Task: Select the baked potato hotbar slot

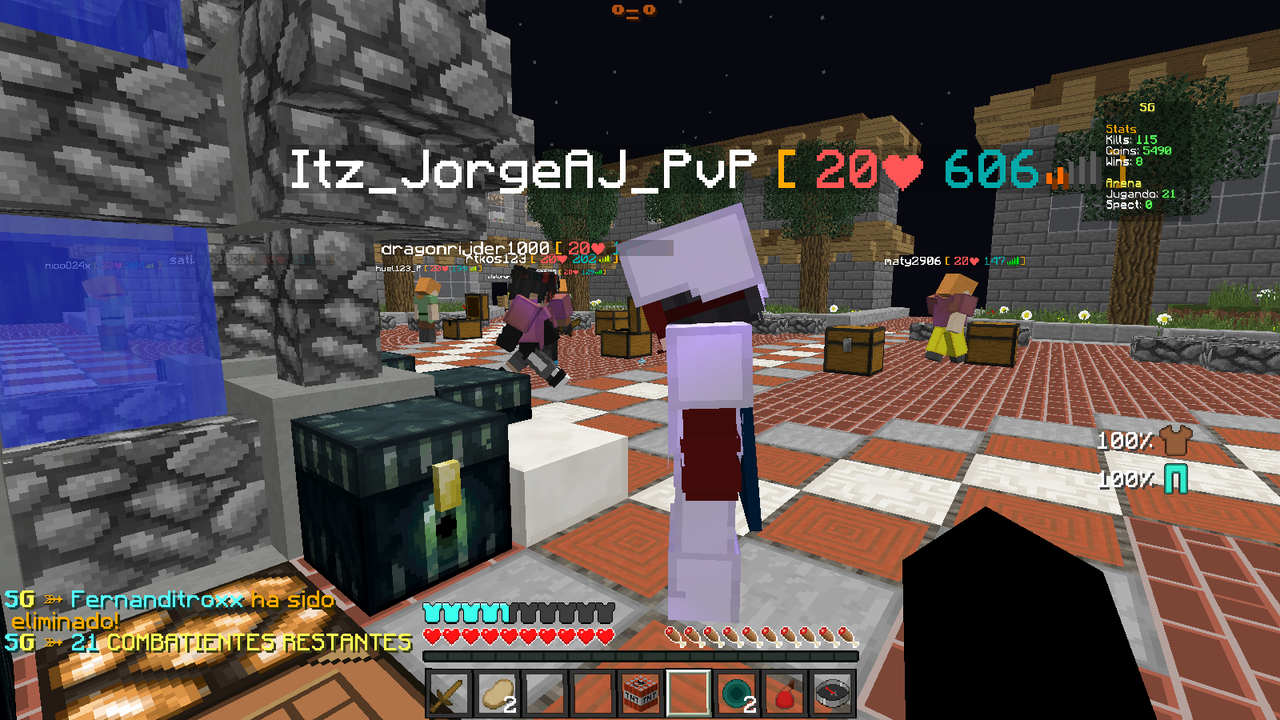Action: coord(495,693)
